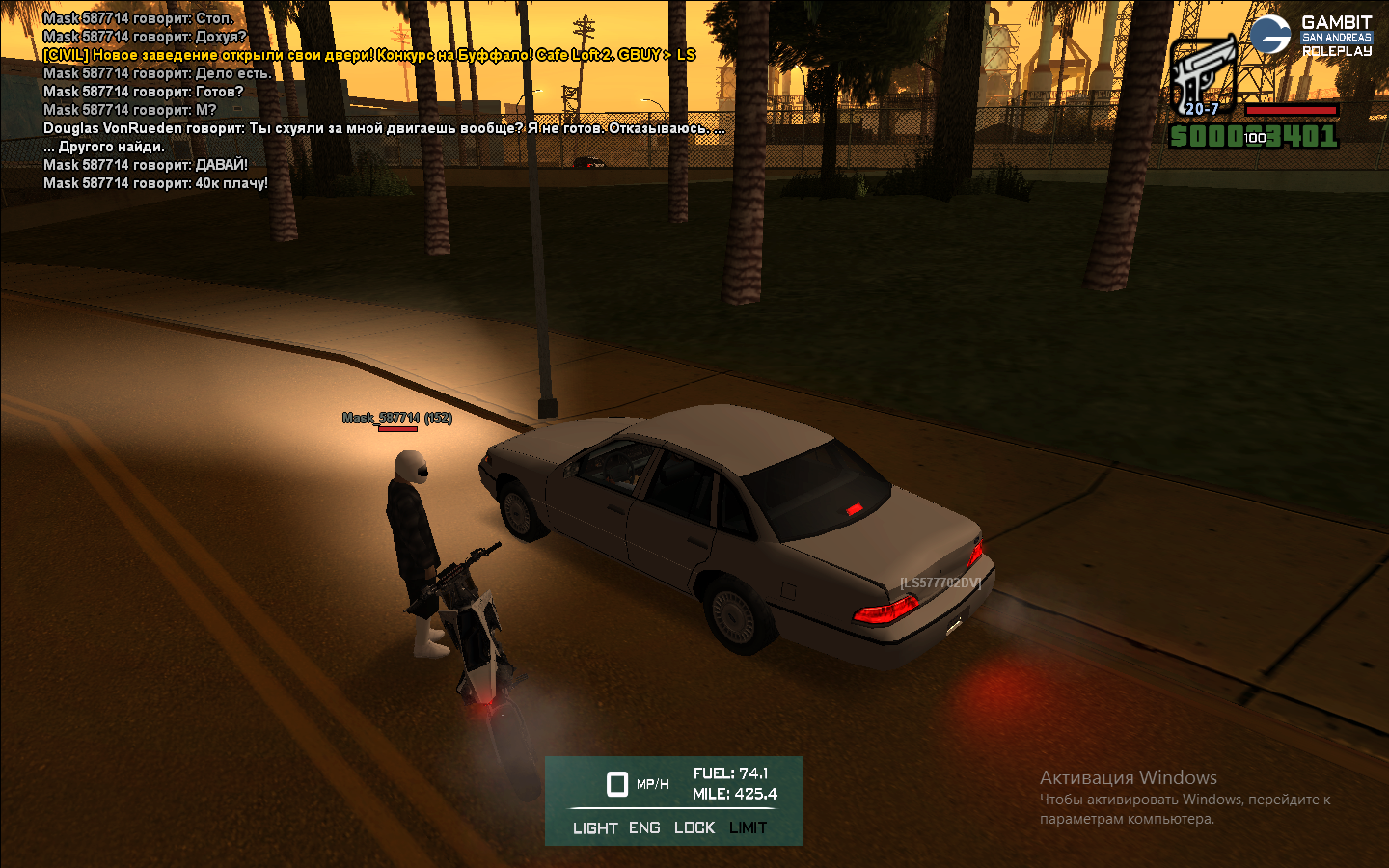Toggle the ENG engine indicator
This screenshot has height=868, width=1389.
pos(644,827)
